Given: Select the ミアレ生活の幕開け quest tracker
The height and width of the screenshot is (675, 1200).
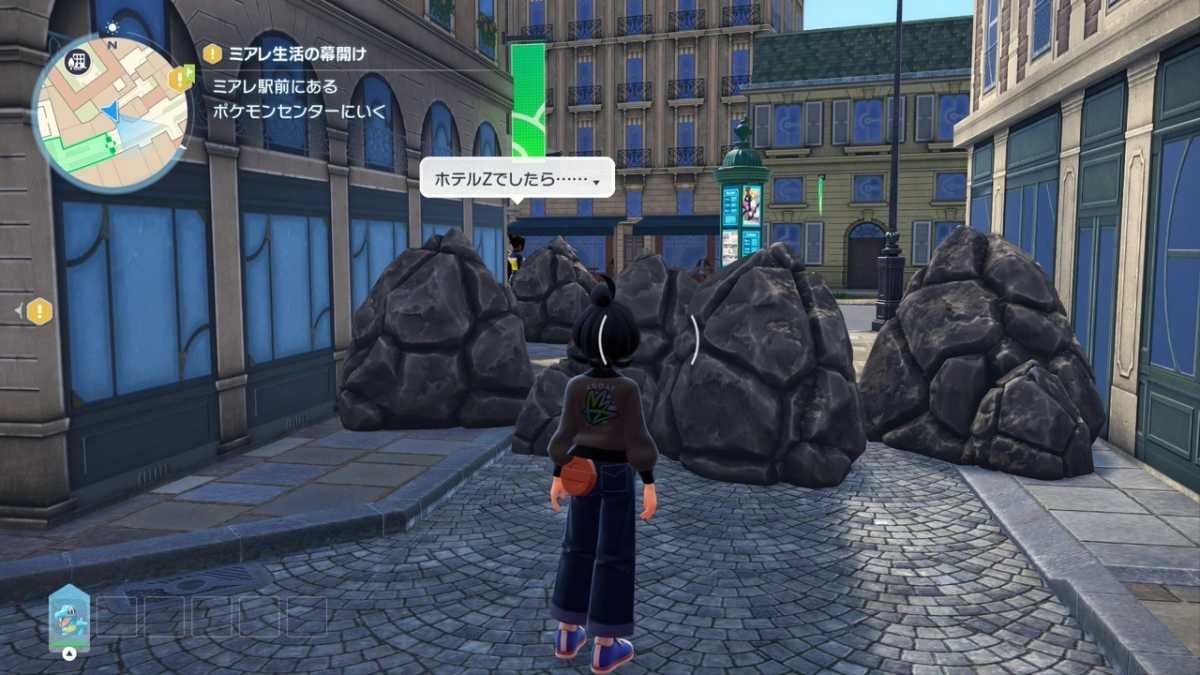Looking at the screenshot, I should [x=298, y=54].
